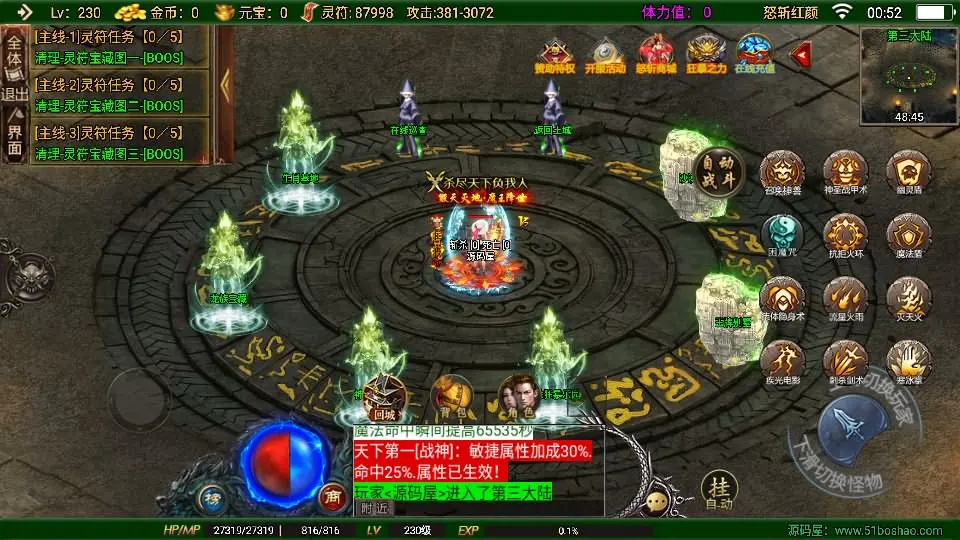
Task: Open the chat speech-bubble button
Action: 657,502
